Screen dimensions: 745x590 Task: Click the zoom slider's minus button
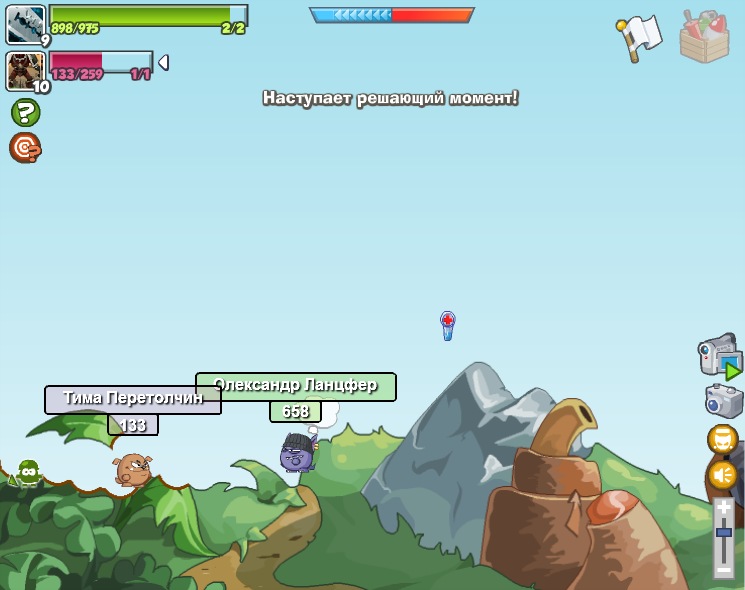pyautogui.click(x=723, y=569)
